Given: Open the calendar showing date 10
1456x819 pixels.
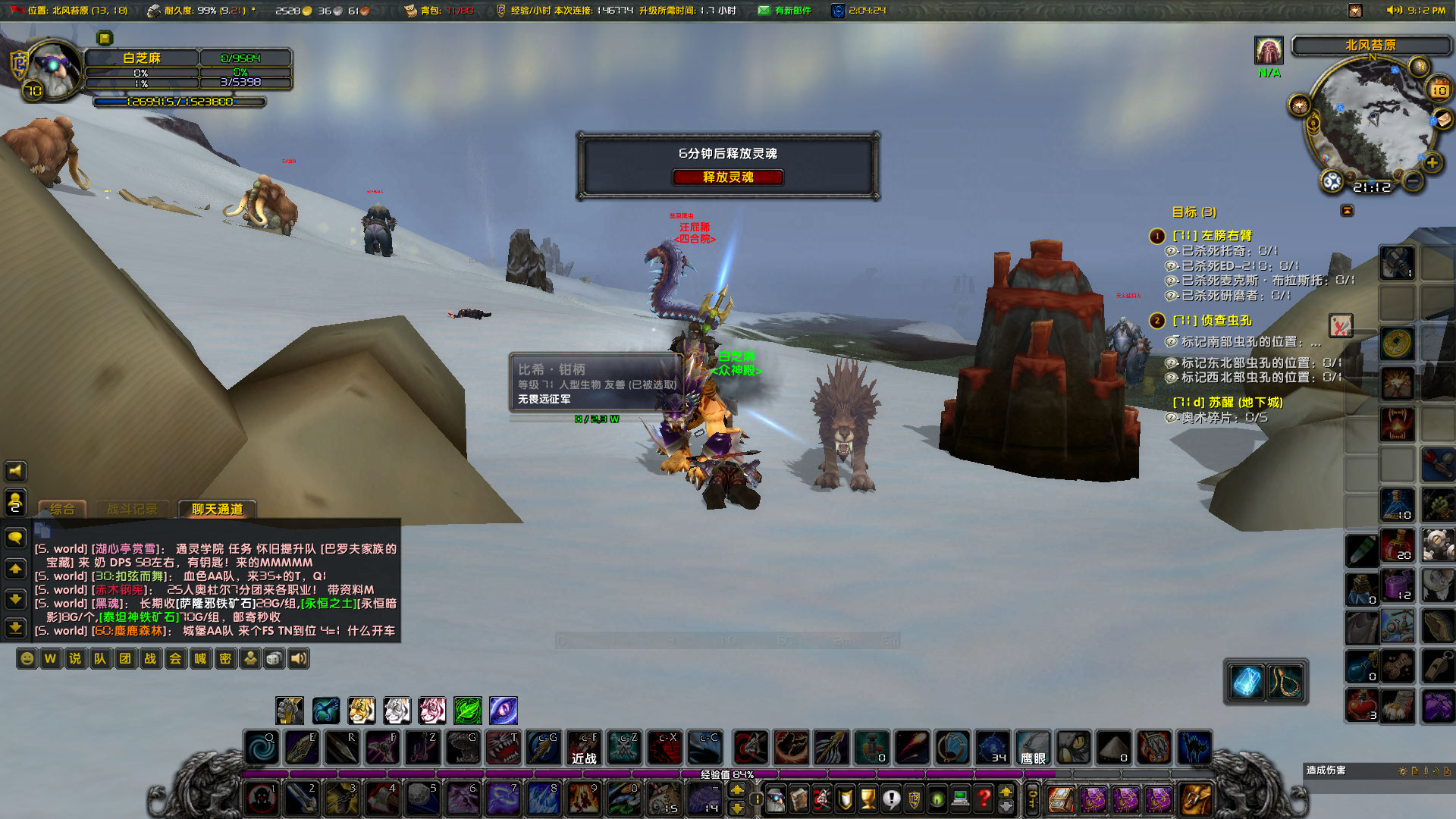Looking at the screenshot, I should pos(1439,89).
